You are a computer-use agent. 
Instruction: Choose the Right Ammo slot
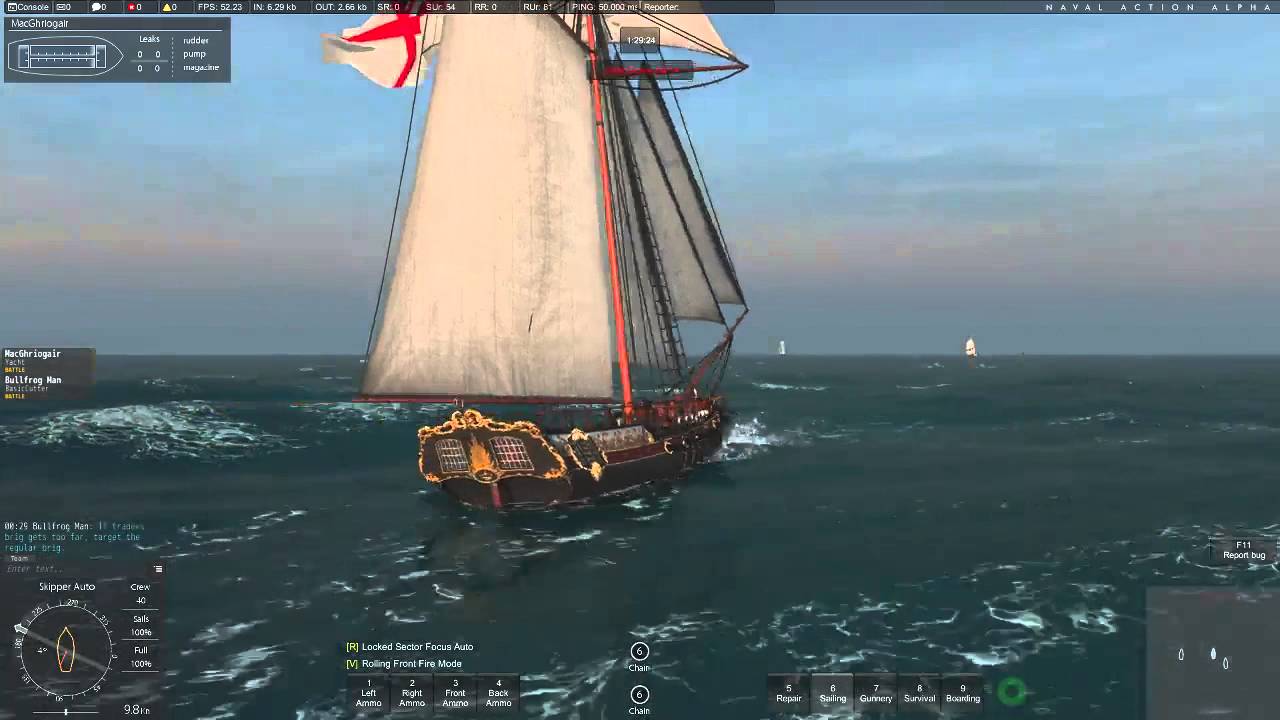click(412, 693)
